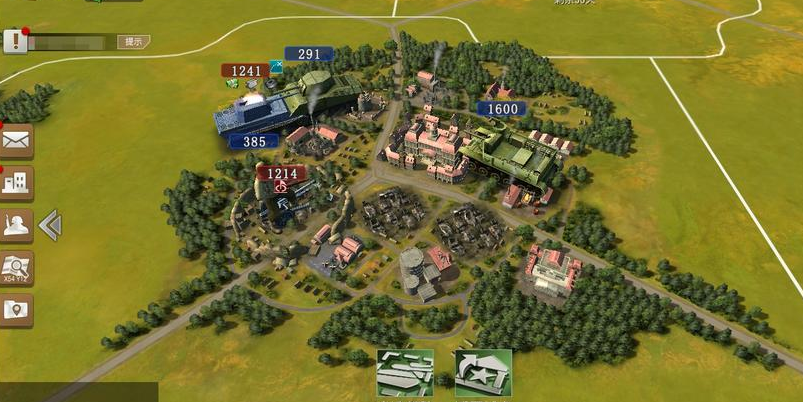Activate the star arrow command button

483,372
